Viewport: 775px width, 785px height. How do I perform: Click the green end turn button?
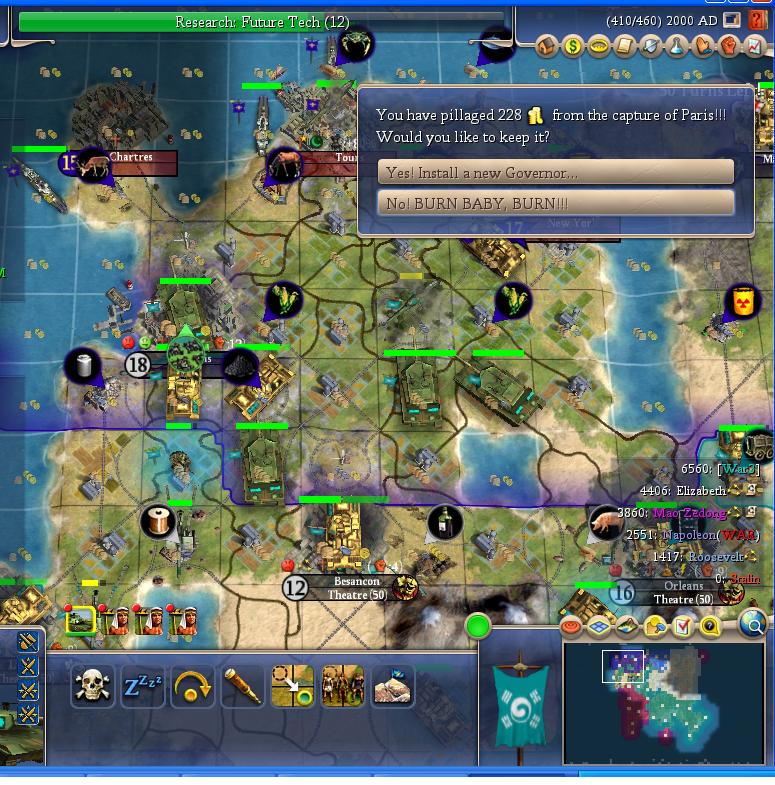478,627
